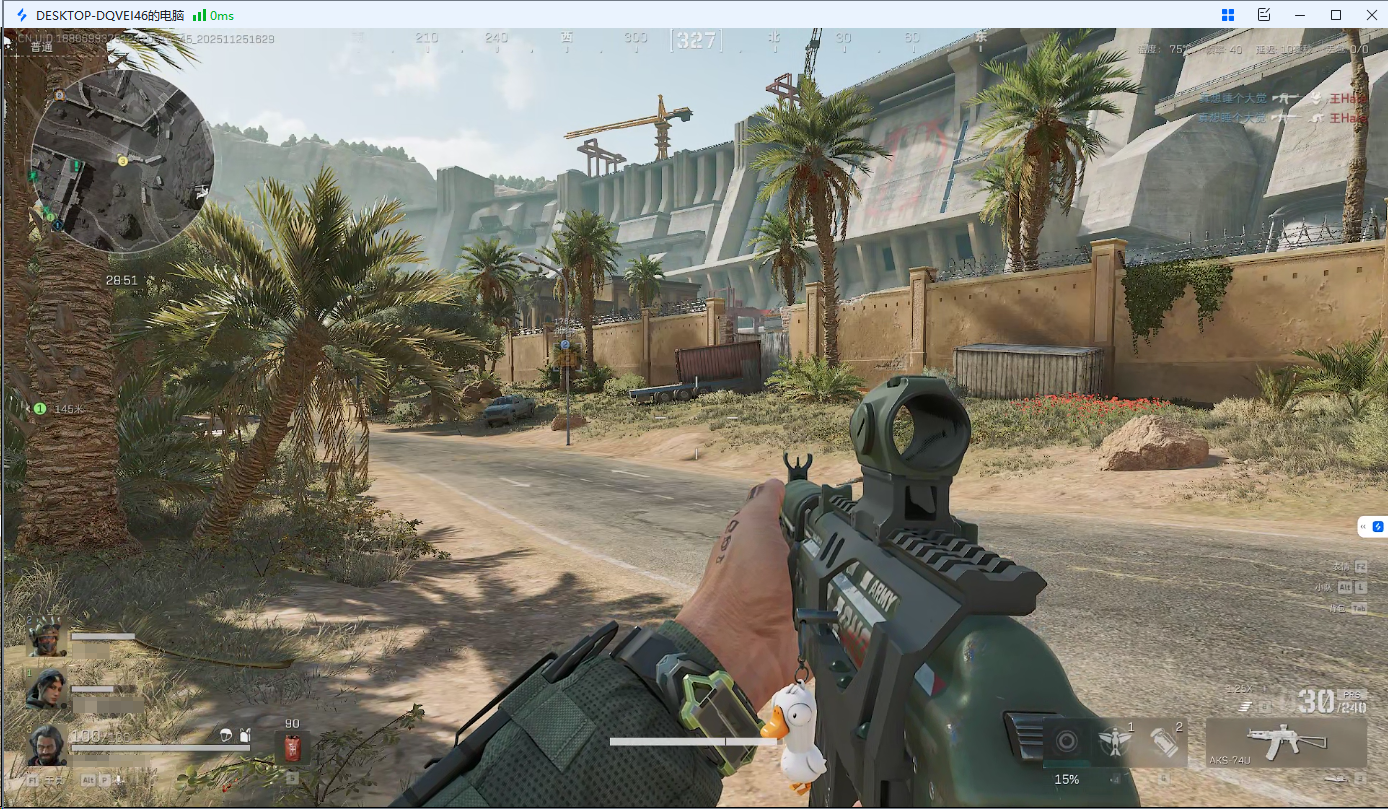This screenshot has height=809, width=1388.
Task: Select the AKS-74U weapon slot
Action: coord(1286,743)
